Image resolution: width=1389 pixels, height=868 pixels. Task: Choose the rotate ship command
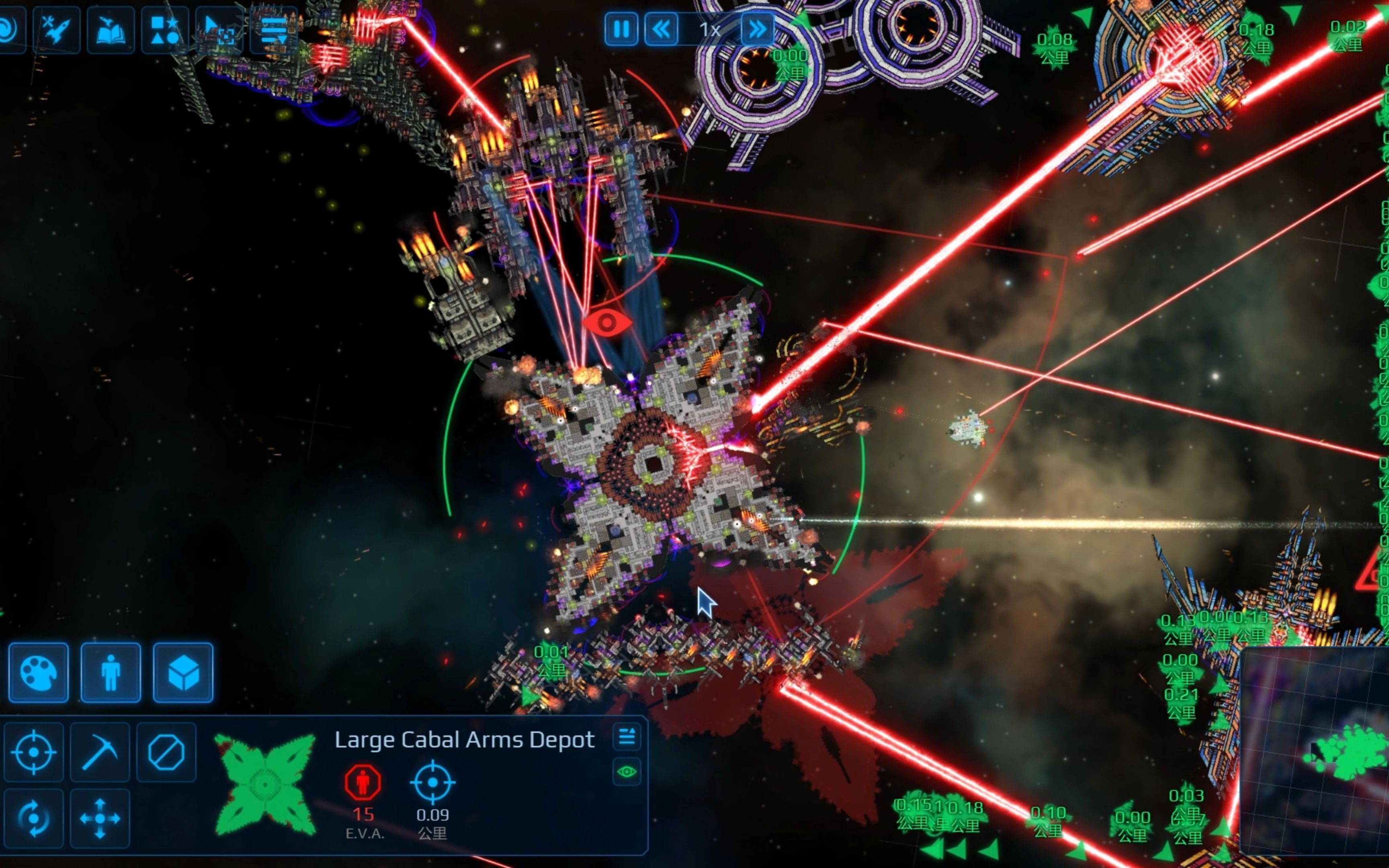coord(34,818)
